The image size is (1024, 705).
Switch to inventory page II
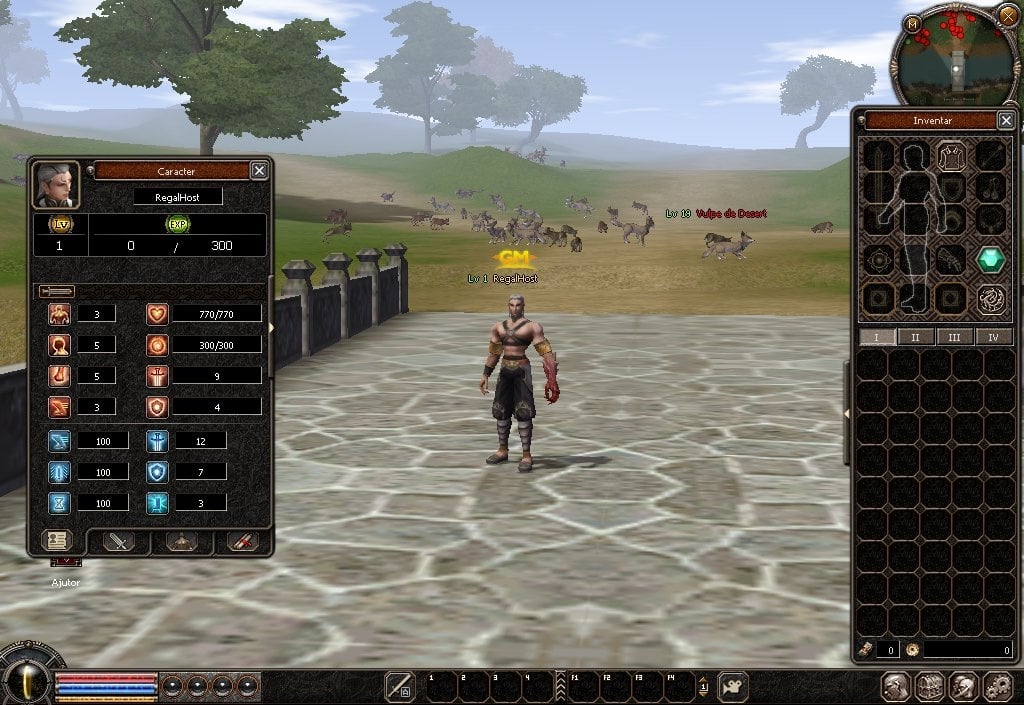click(x=916, y=337)
